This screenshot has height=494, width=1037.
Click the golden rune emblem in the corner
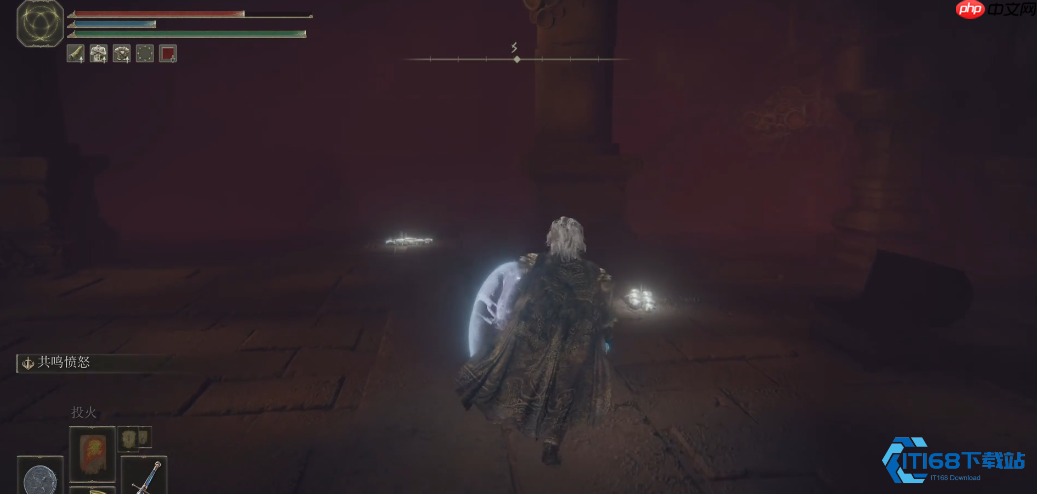click(40, 24)
